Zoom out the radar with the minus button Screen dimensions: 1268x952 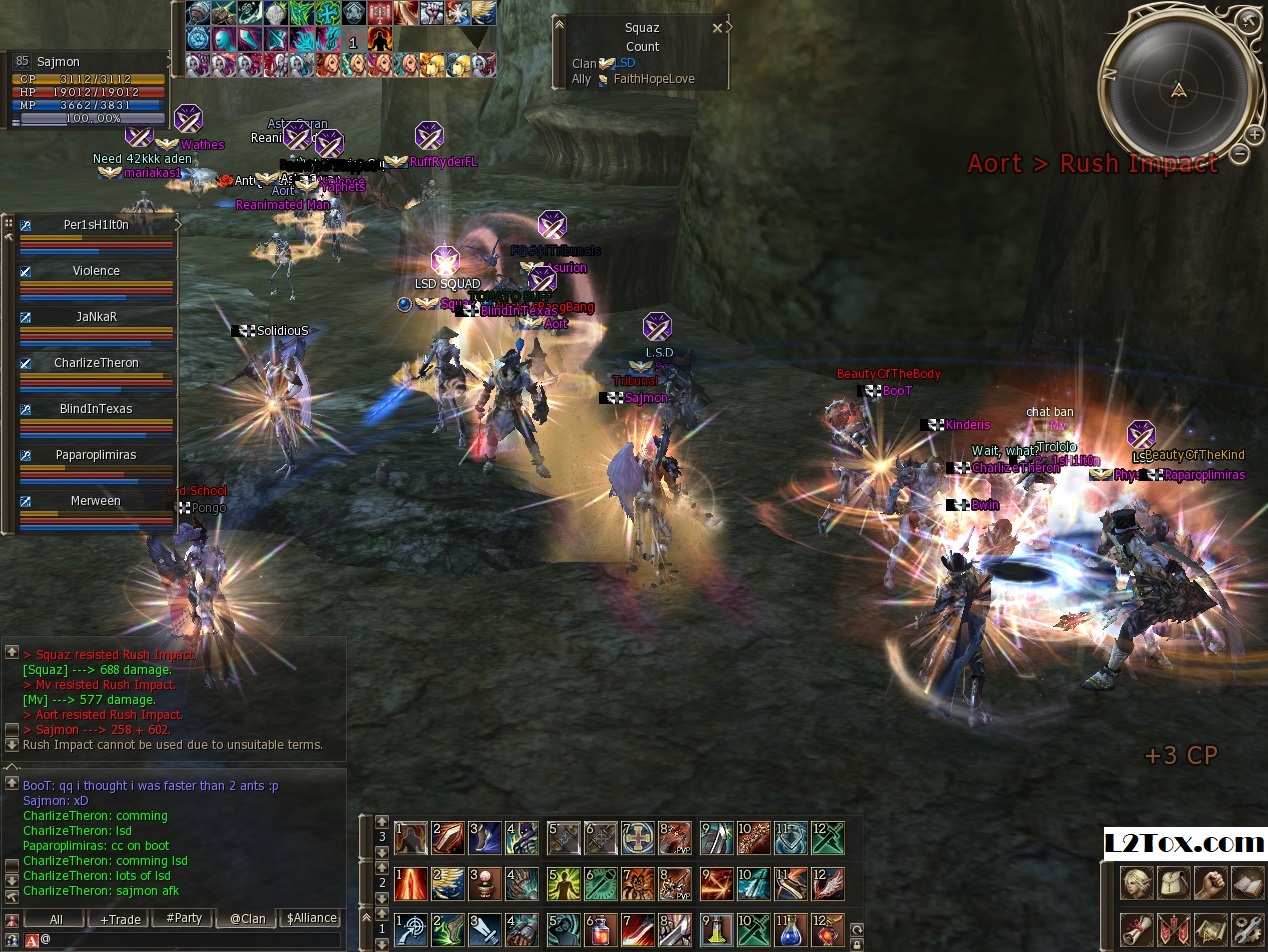[x=1240, y=154]
